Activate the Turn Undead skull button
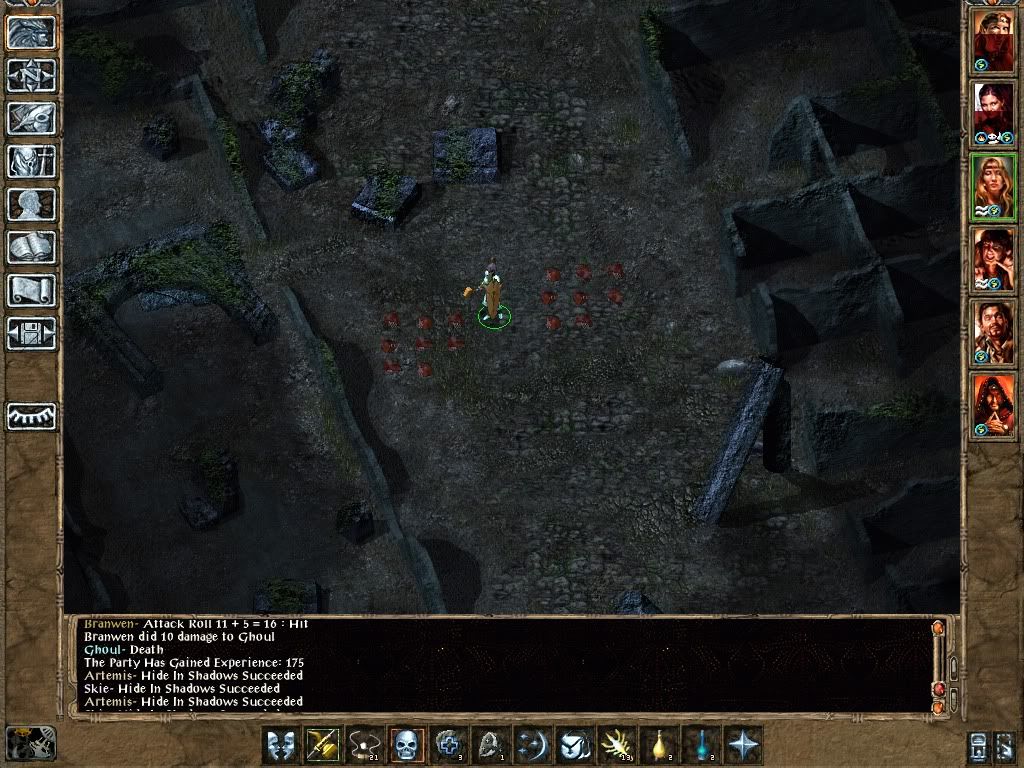Screen dimensions: 1024x768 (x=407, y=745)
